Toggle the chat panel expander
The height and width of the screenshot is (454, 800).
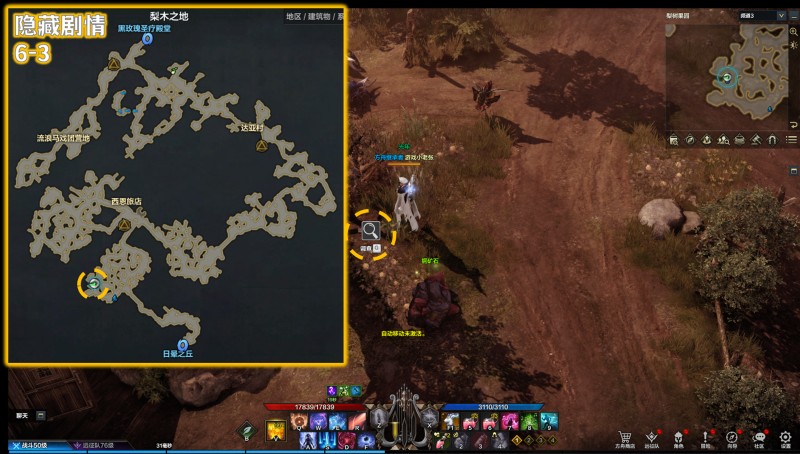(x=41, y=413)
